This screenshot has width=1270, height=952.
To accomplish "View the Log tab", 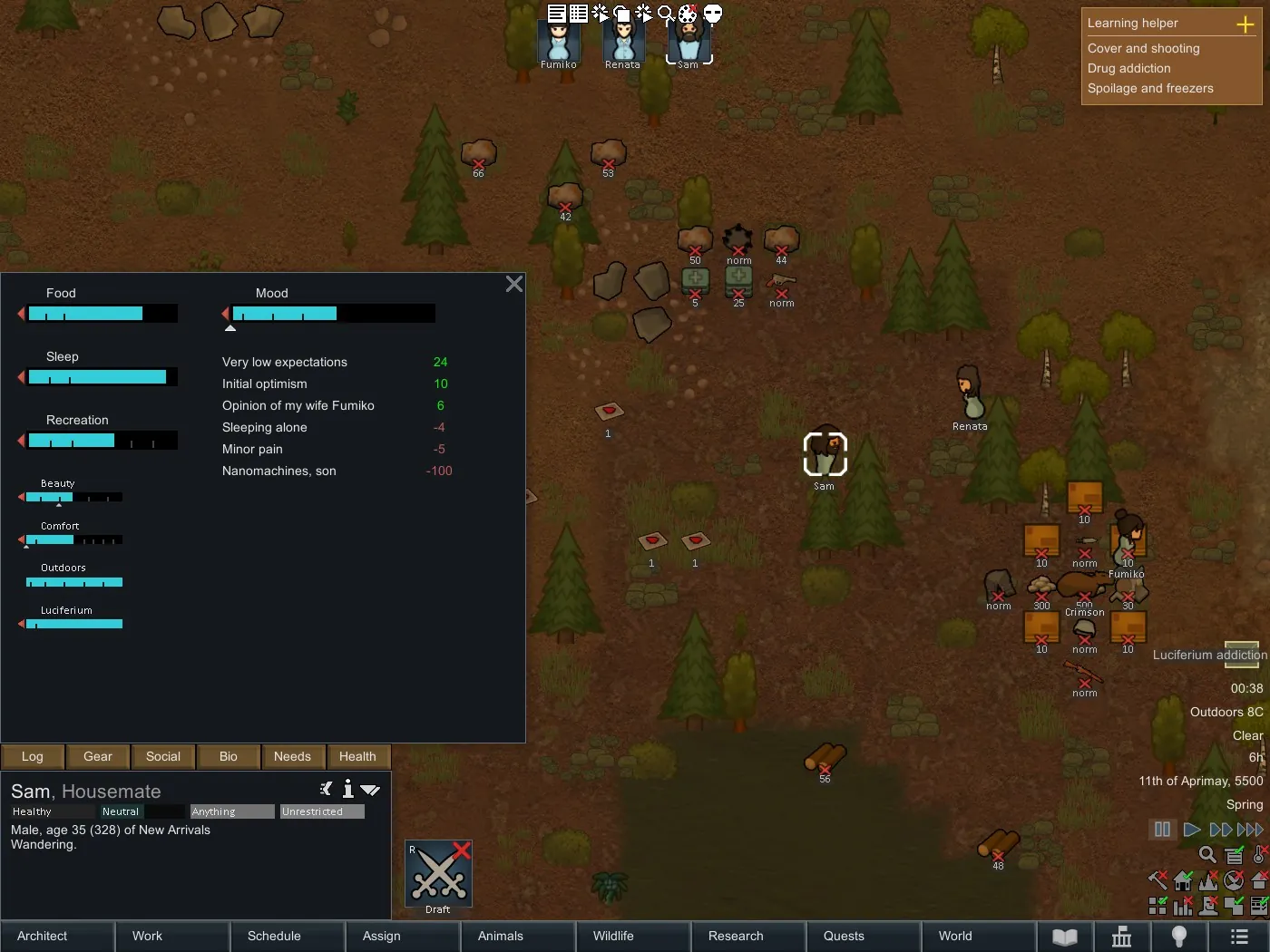I will coord(33,756).
